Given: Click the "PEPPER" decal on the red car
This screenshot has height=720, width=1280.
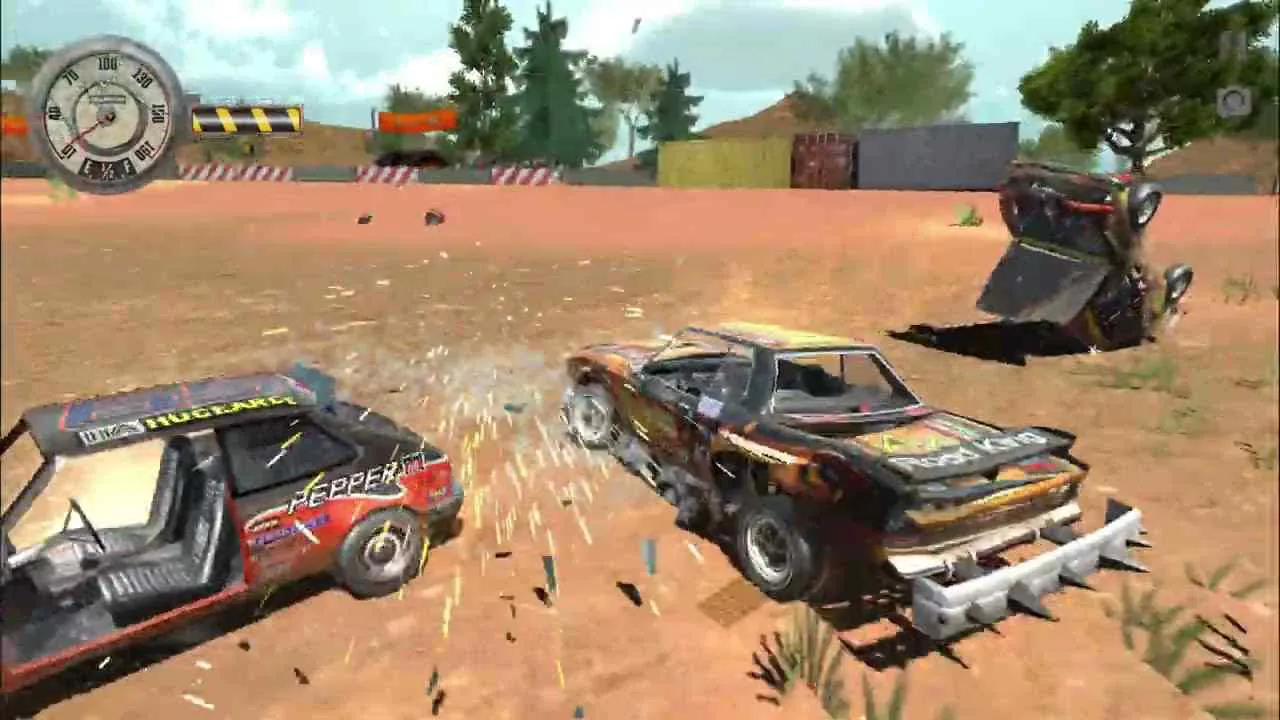Looking at the screenshot, I should coord(343,482).
